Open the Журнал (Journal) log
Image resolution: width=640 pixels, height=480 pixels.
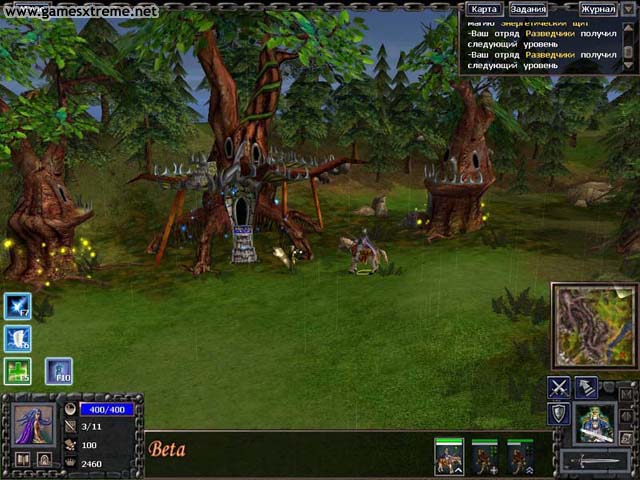point(598,9)
